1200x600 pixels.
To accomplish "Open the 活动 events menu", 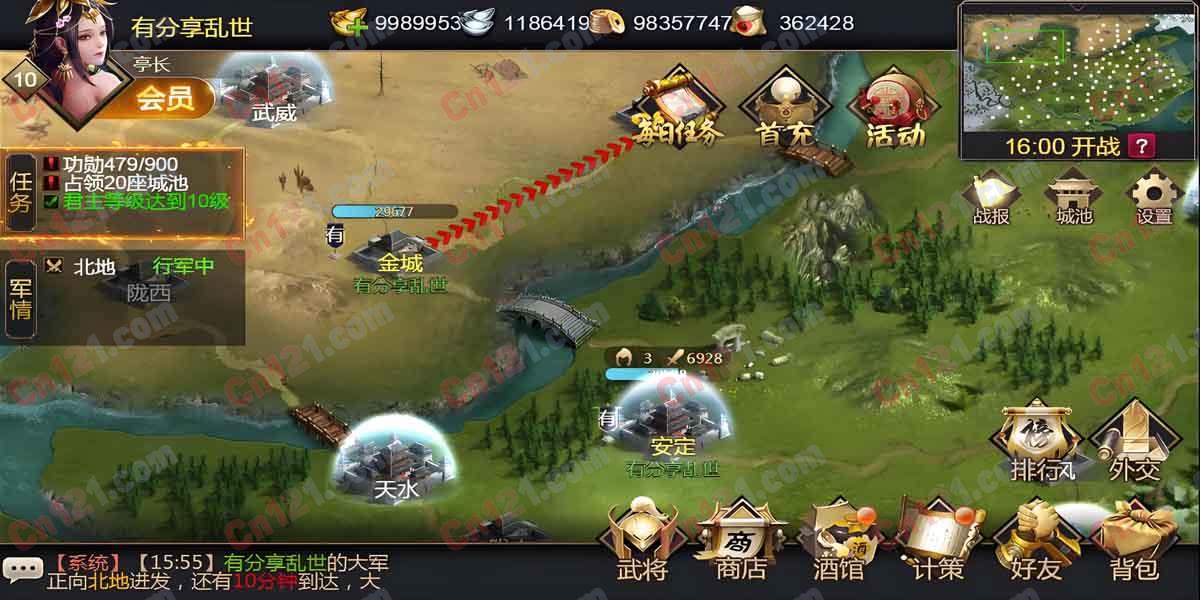I will tap(895, 108).
